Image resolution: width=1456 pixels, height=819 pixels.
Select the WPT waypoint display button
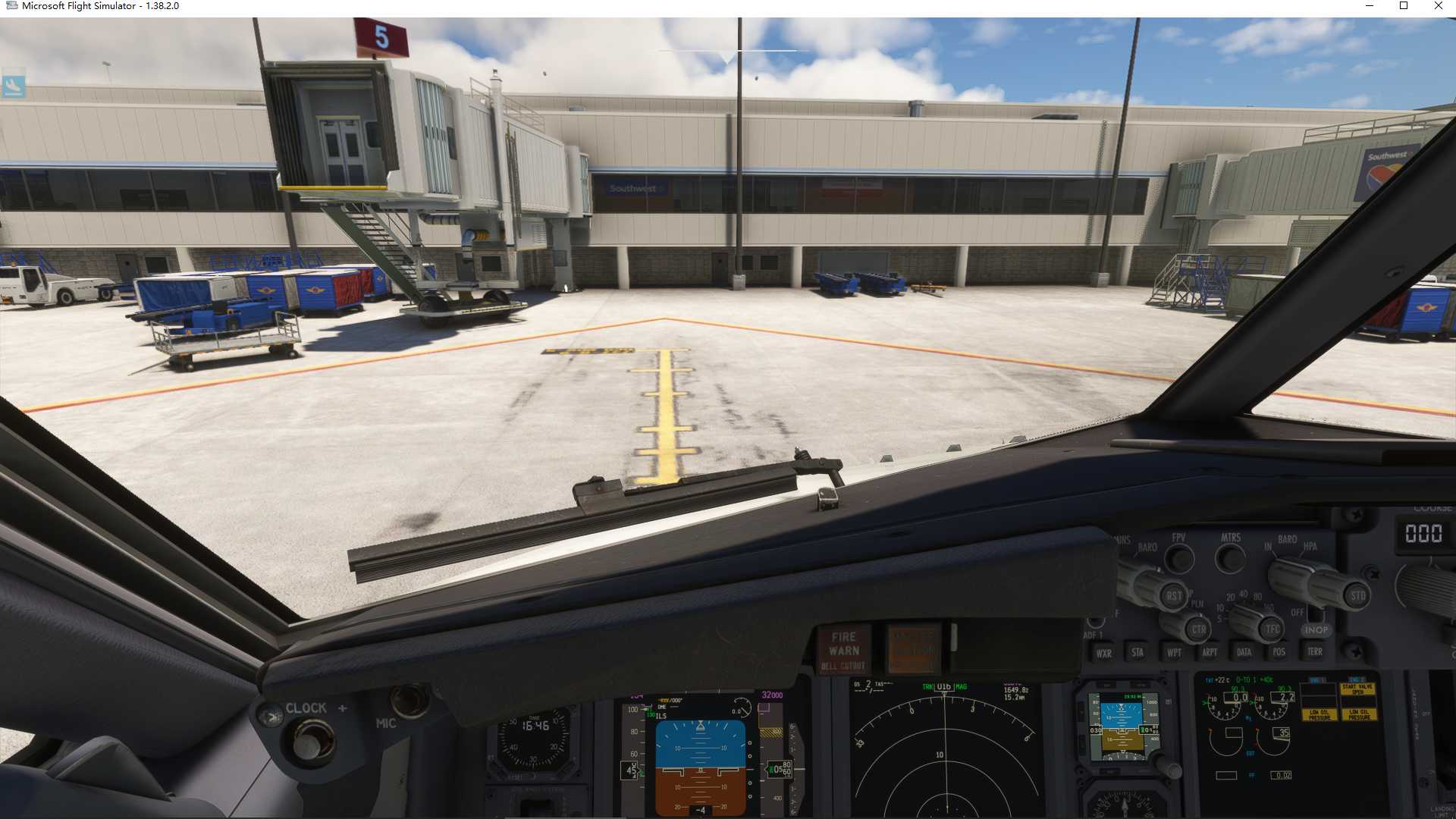point(1175,653)
